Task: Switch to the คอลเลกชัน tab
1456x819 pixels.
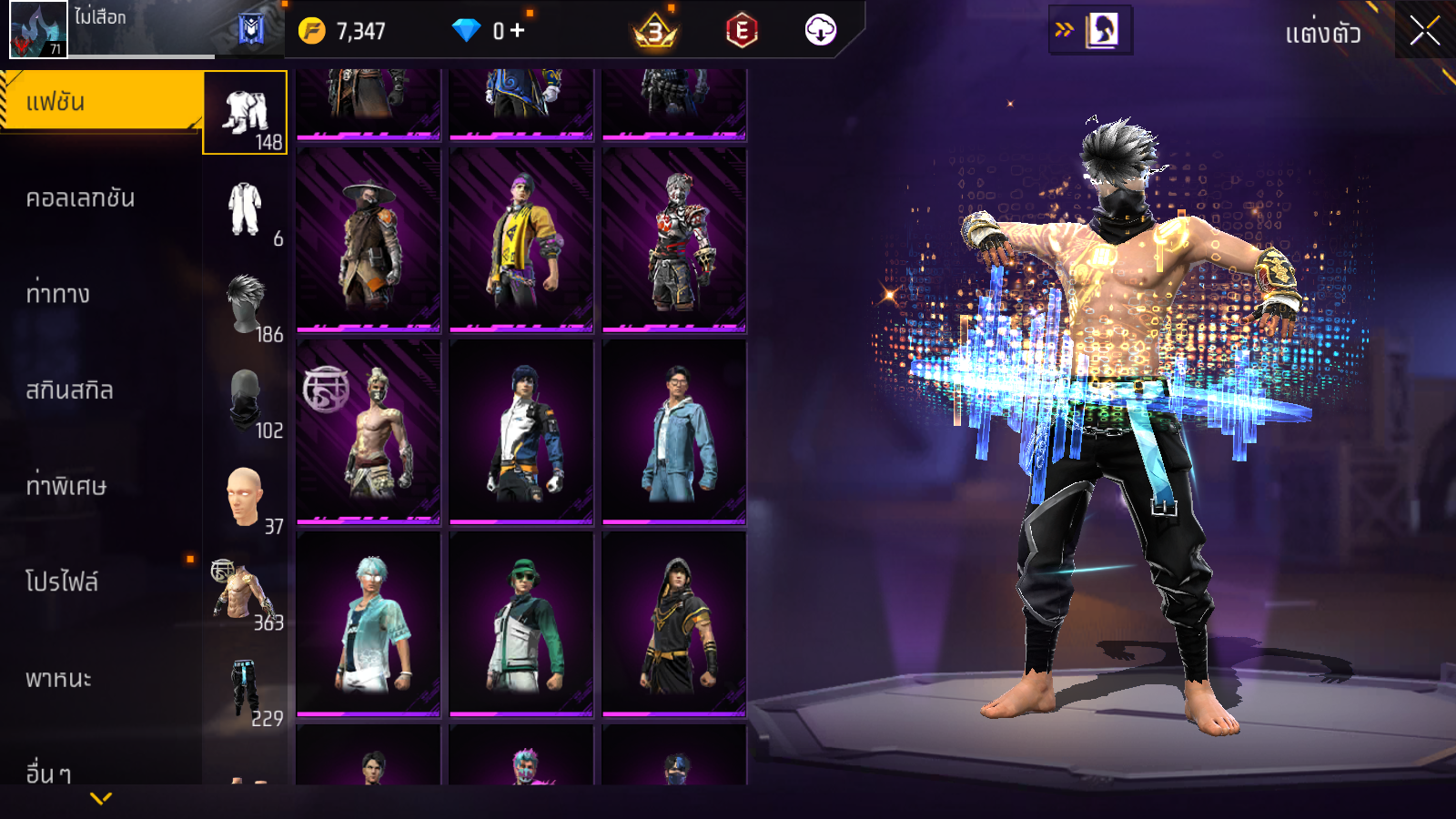Action: (x=80, y=198)
